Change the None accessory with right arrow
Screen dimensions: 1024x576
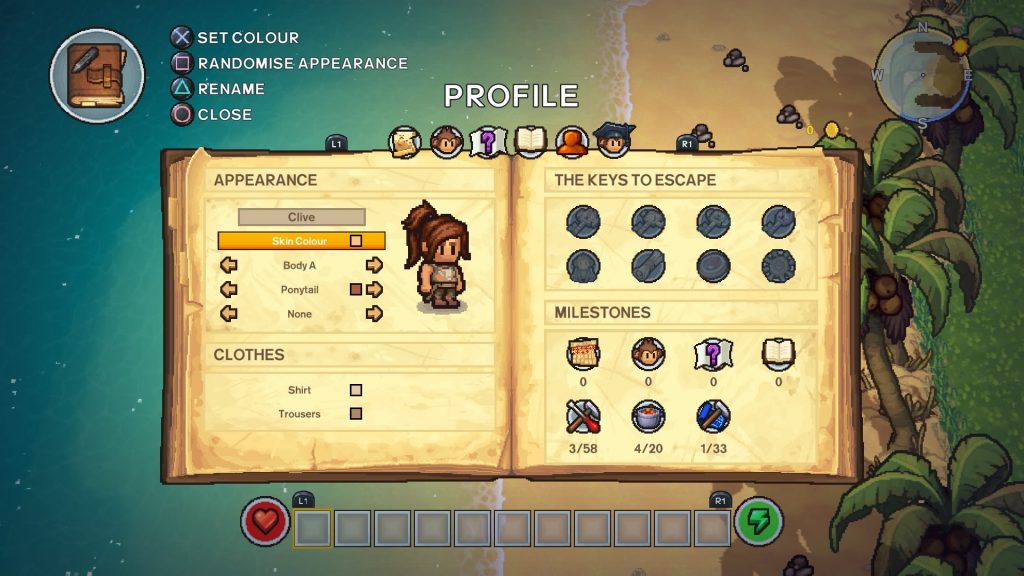tap(374, 314)
